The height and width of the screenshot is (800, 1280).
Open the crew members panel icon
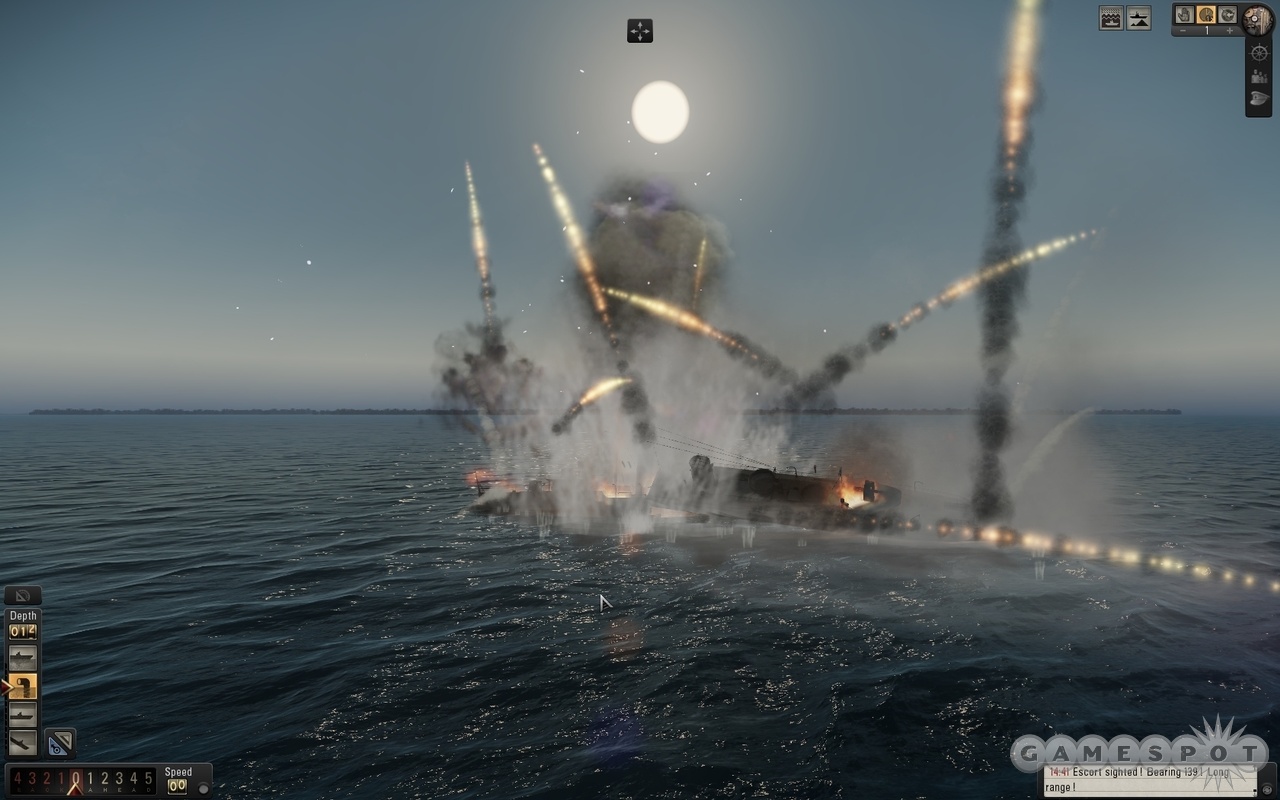coord(1259,76)
